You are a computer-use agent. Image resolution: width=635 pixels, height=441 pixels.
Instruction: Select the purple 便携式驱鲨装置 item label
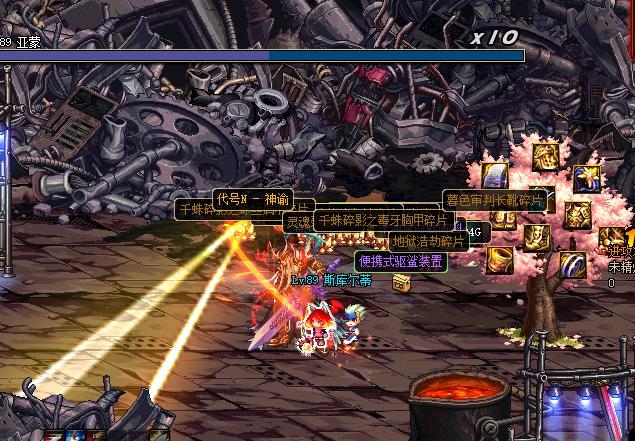pos(401,261)
